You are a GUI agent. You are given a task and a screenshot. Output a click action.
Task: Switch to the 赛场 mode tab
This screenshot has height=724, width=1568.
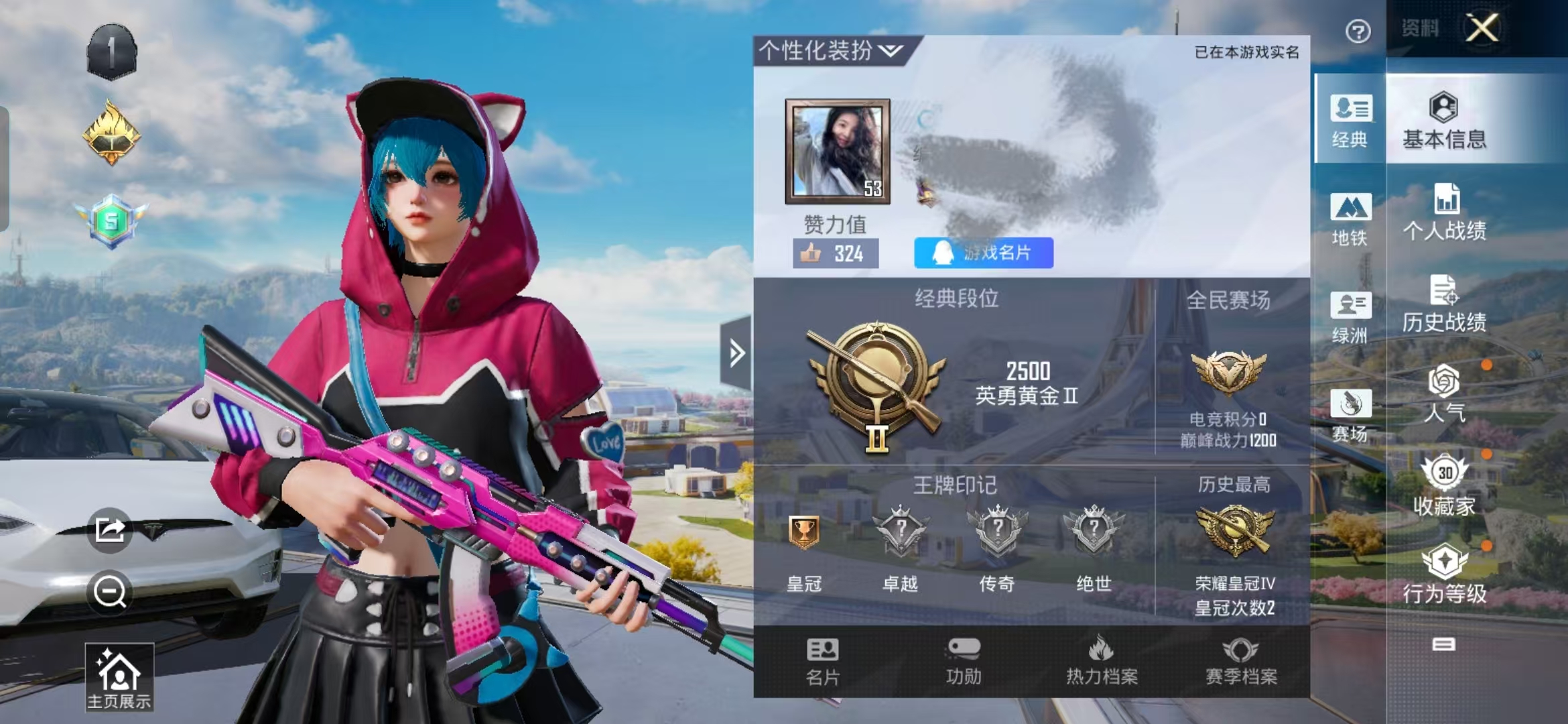coord(1350,415)
